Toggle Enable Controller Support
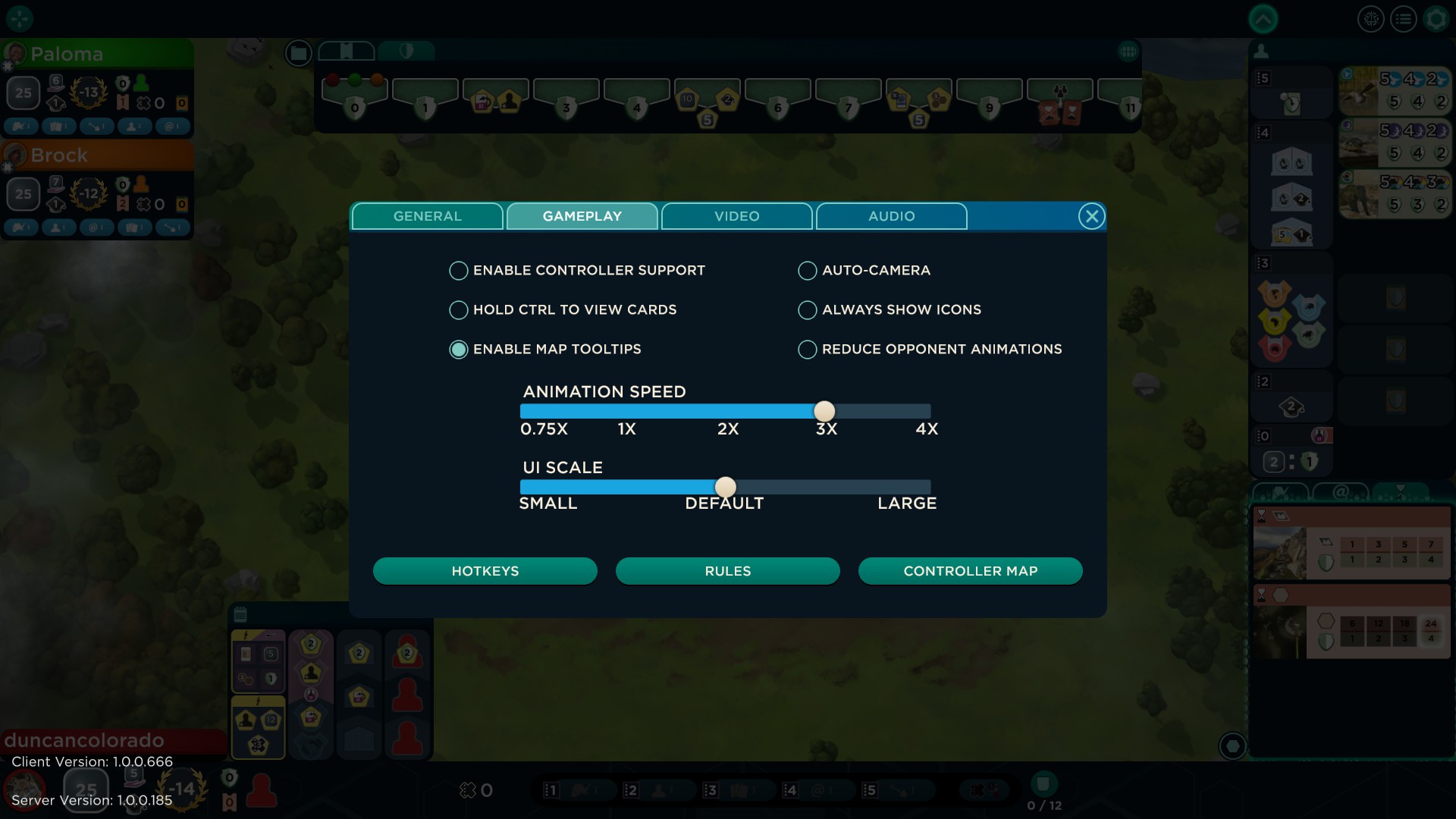Viewport: 1456px width, 819px height. click(458, 271)
